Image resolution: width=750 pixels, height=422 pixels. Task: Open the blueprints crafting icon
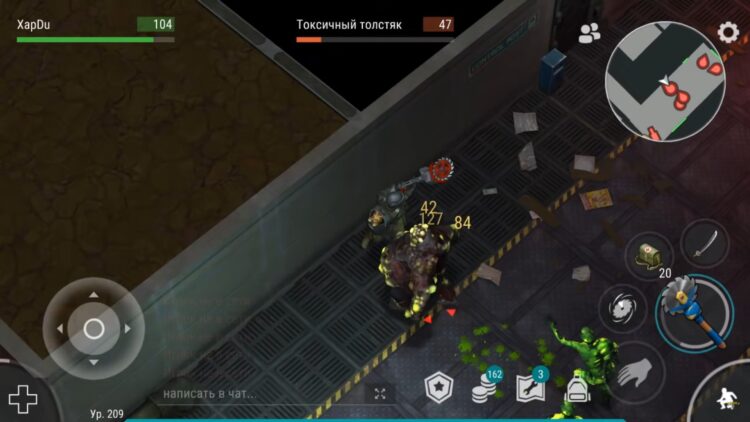530,388
